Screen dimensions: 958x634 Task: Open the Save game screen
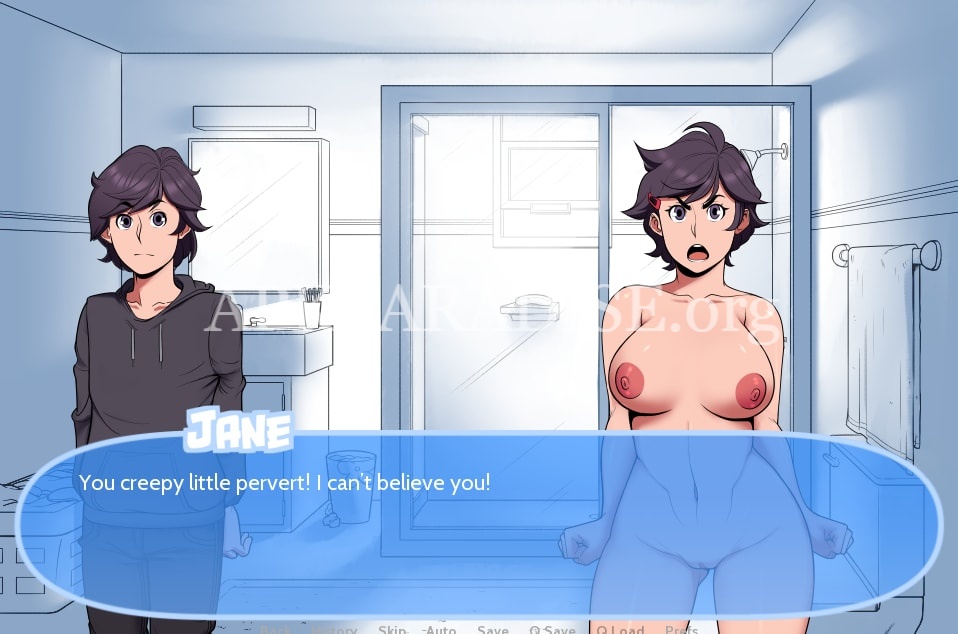pyautogui.click(x=493, y=629)
